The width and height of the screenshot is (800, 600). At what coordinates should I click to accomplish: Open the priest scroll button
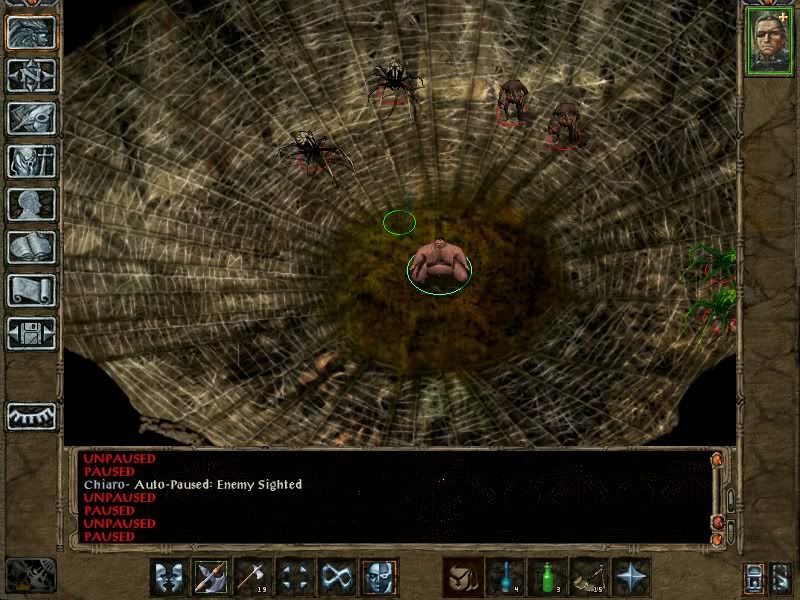click(30, 290)
